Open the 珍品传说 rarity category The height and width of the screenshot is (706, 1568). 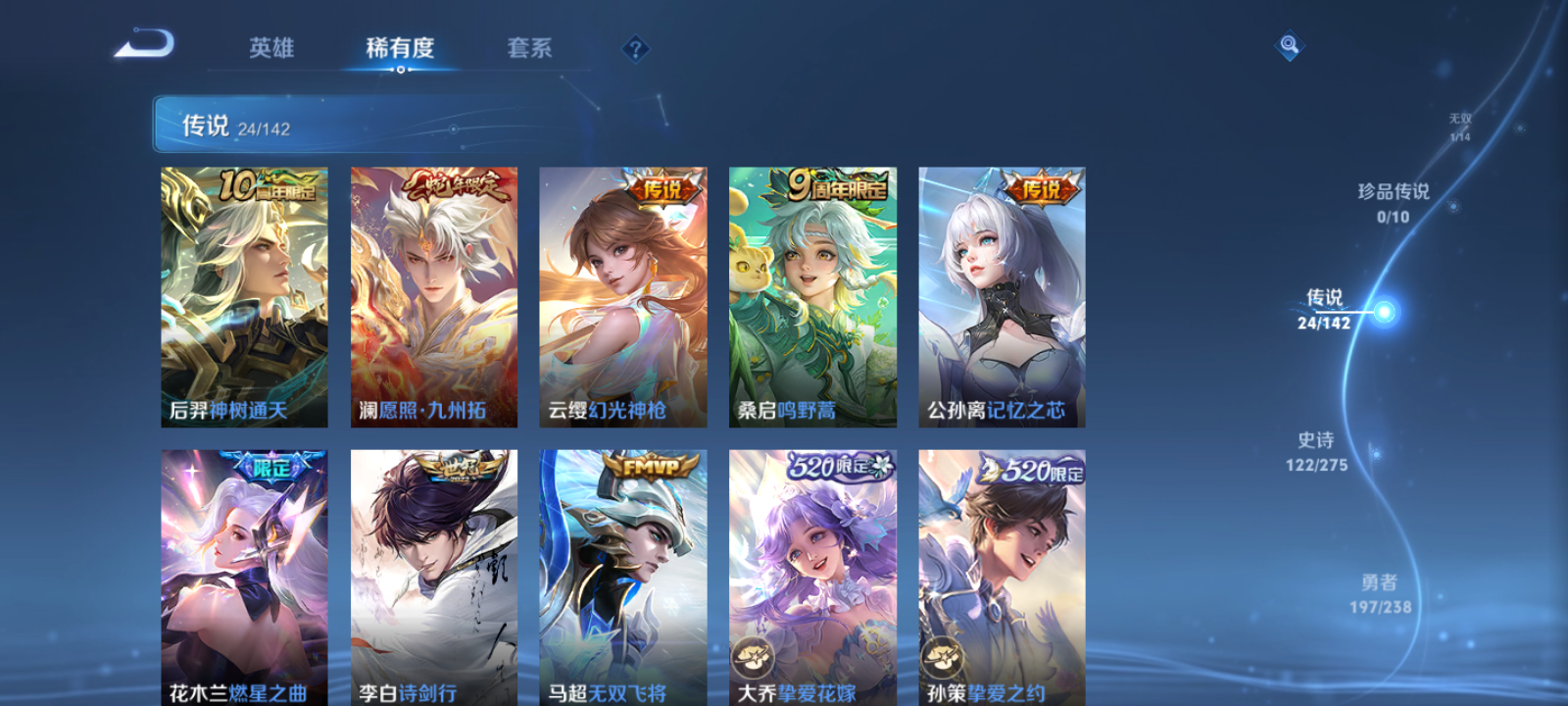click(1392, 201)
